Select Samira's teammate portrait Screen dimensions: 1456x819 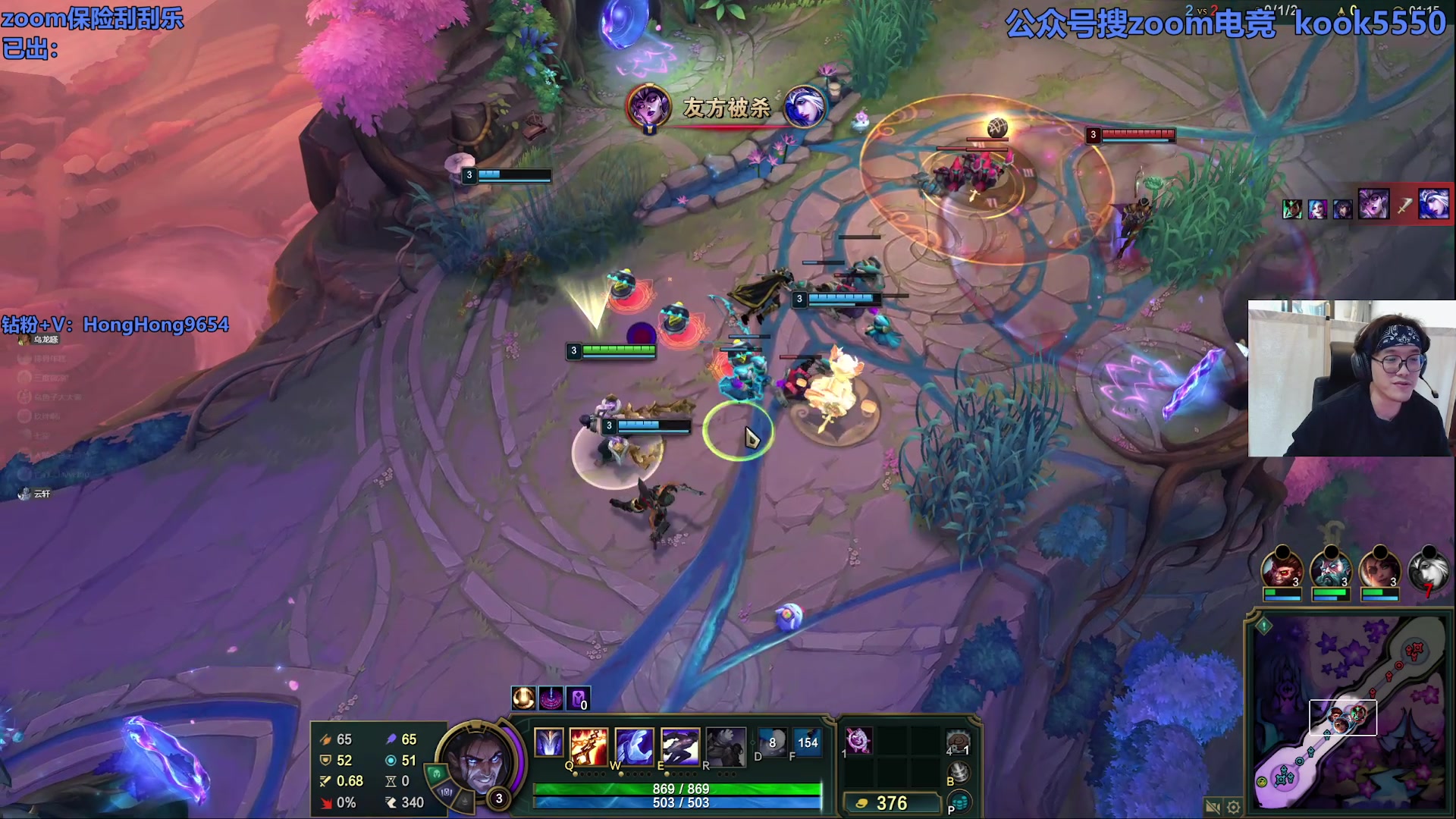pos(1379,570)
